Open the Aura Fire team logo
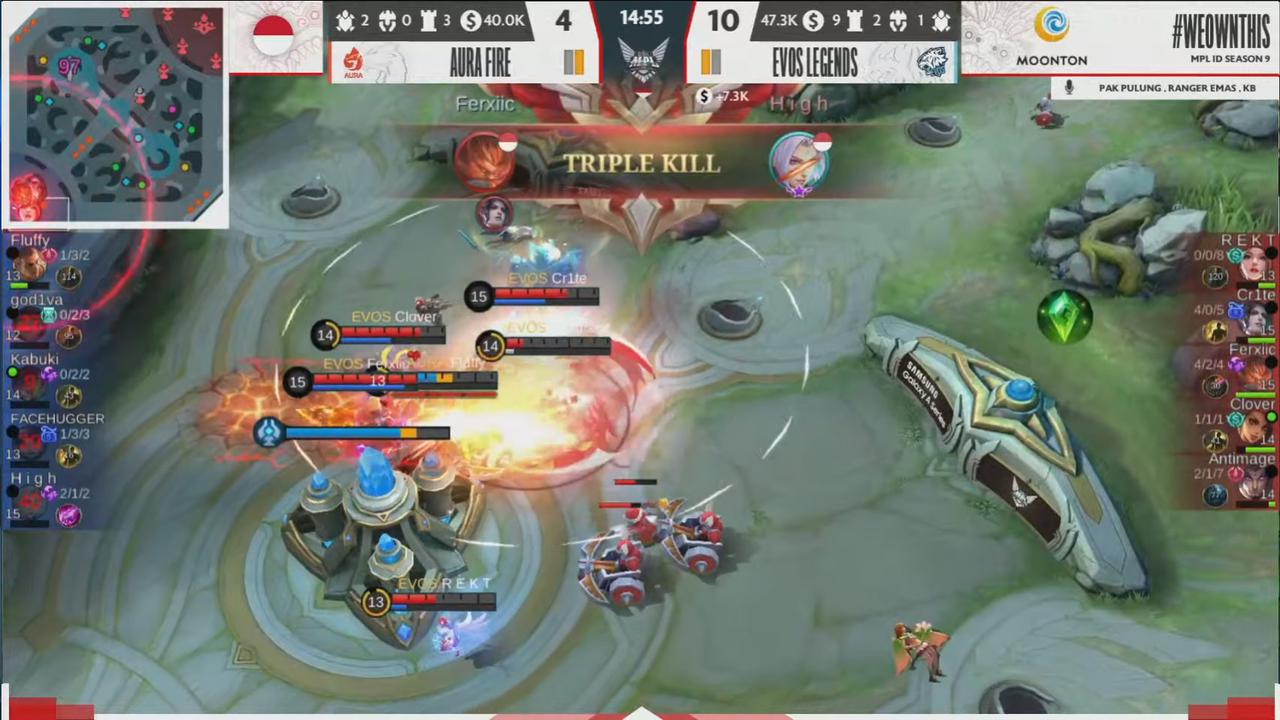 352,63
